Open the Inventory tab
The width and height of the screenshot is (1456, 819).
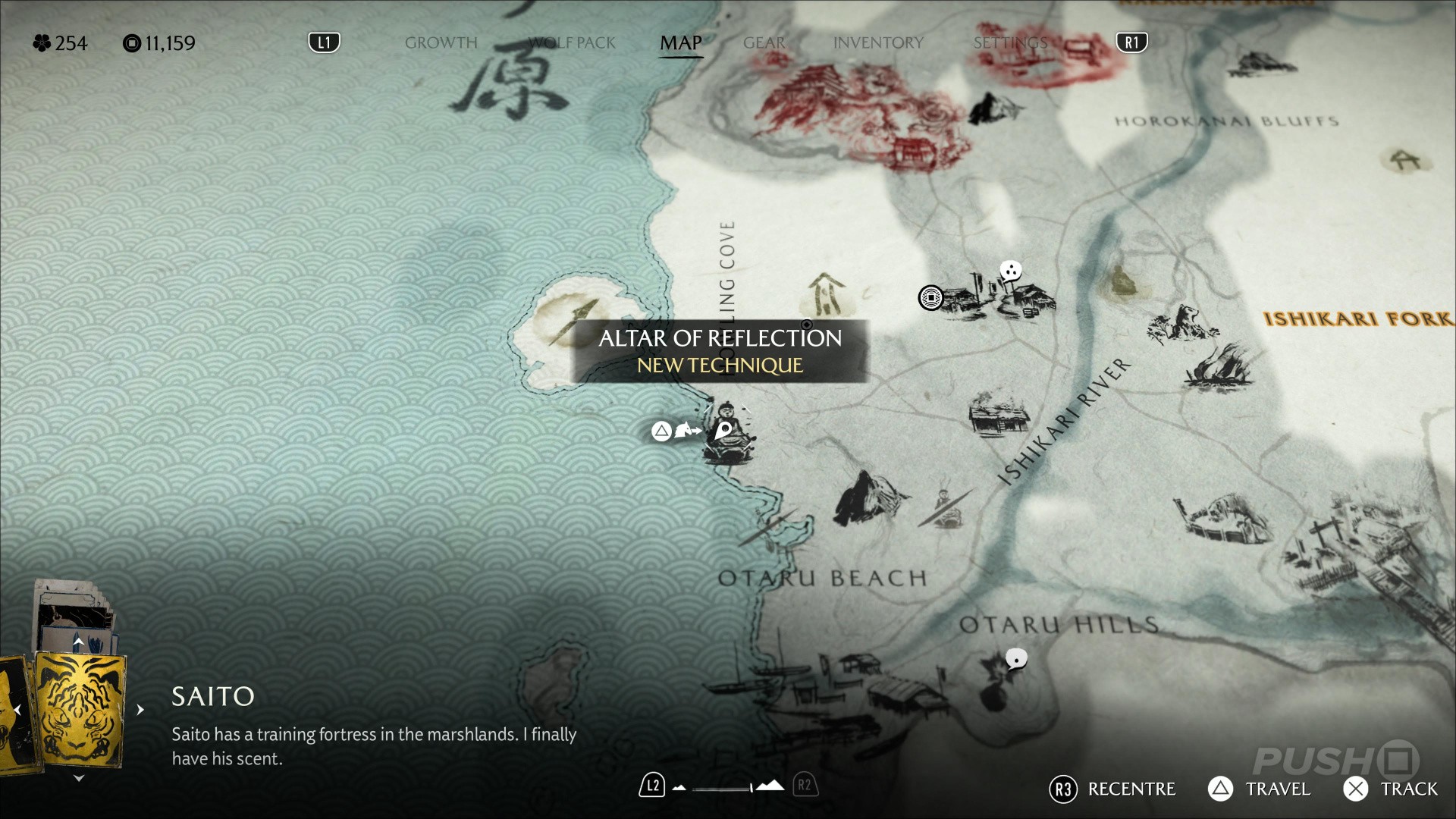tap(878, 43)
